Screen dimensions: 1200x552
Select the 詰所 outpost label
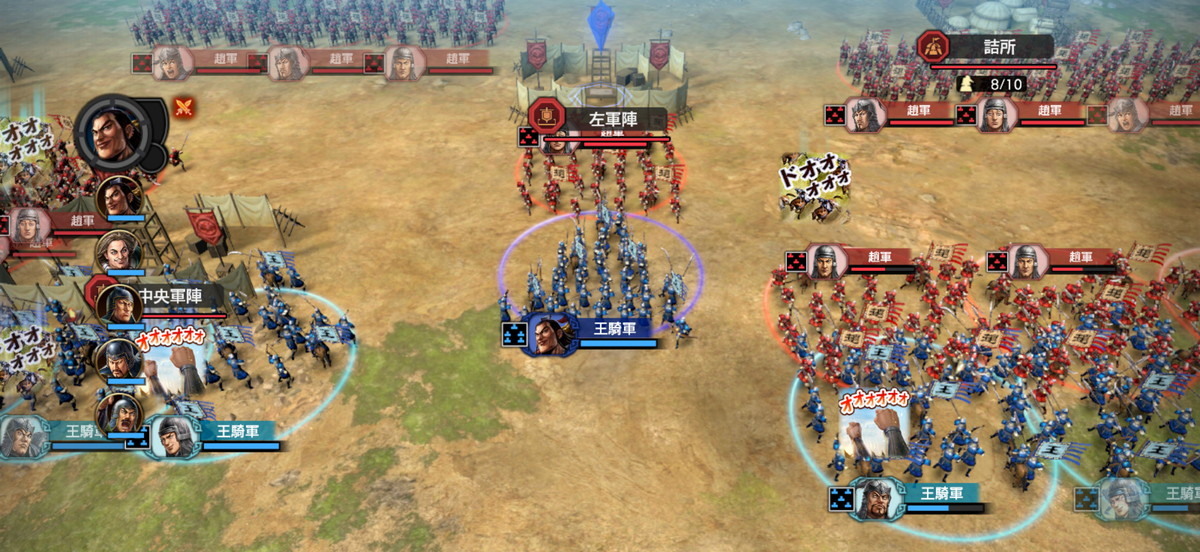pyautogui.click(x=998, y=46)
